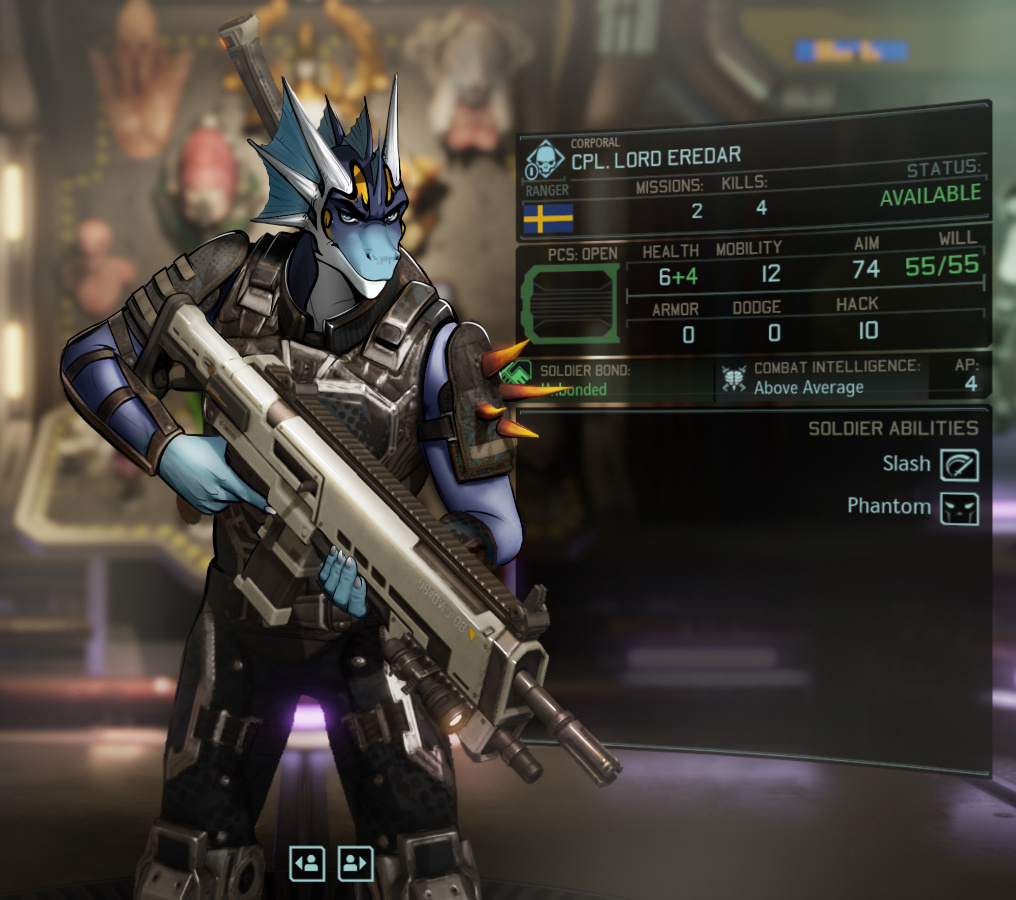Click the Swedish flag on the soldier card

click(548, 217)
